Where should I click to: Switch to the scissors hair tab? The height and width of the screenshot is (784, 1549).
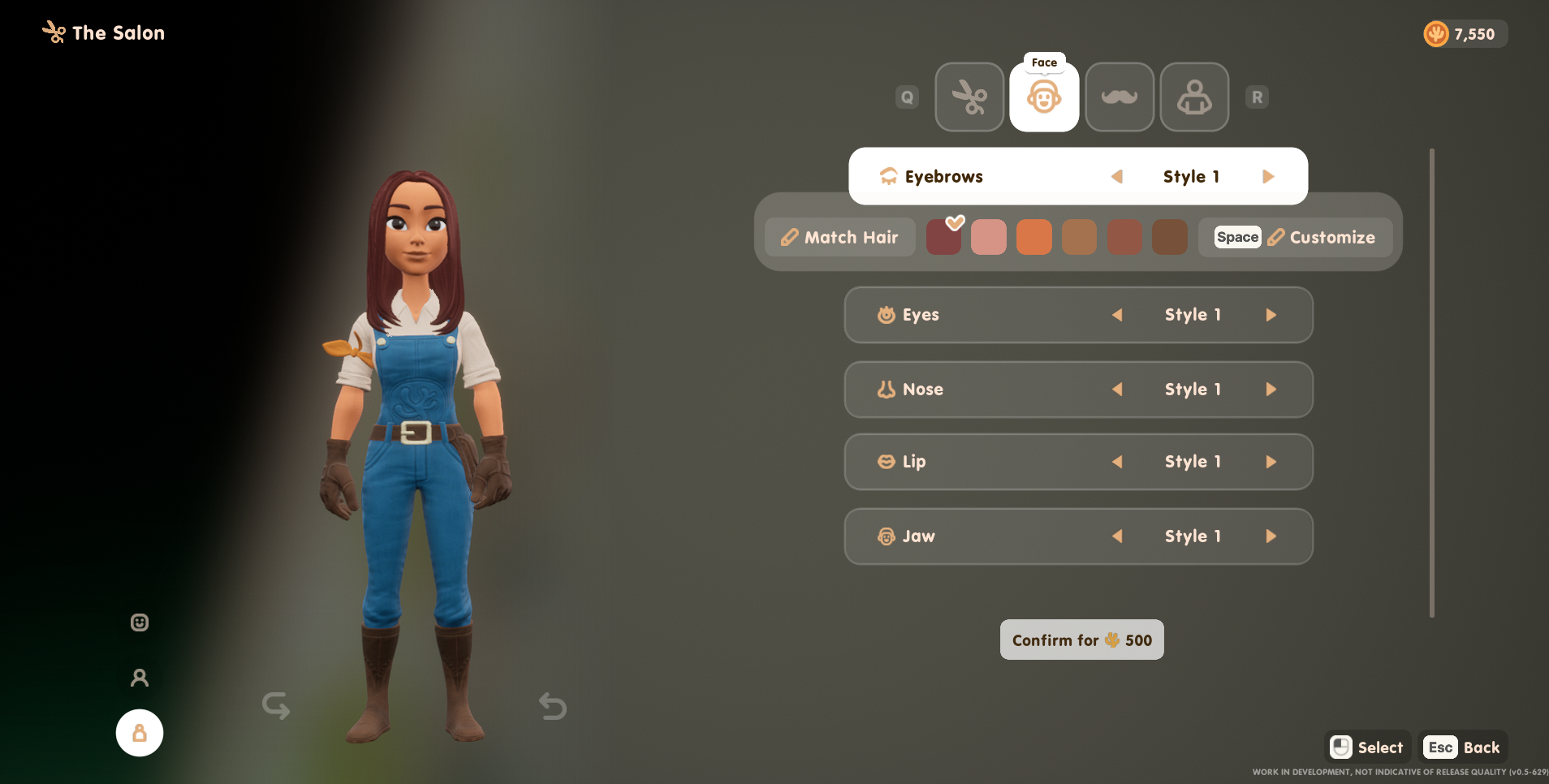coord(969,97)
